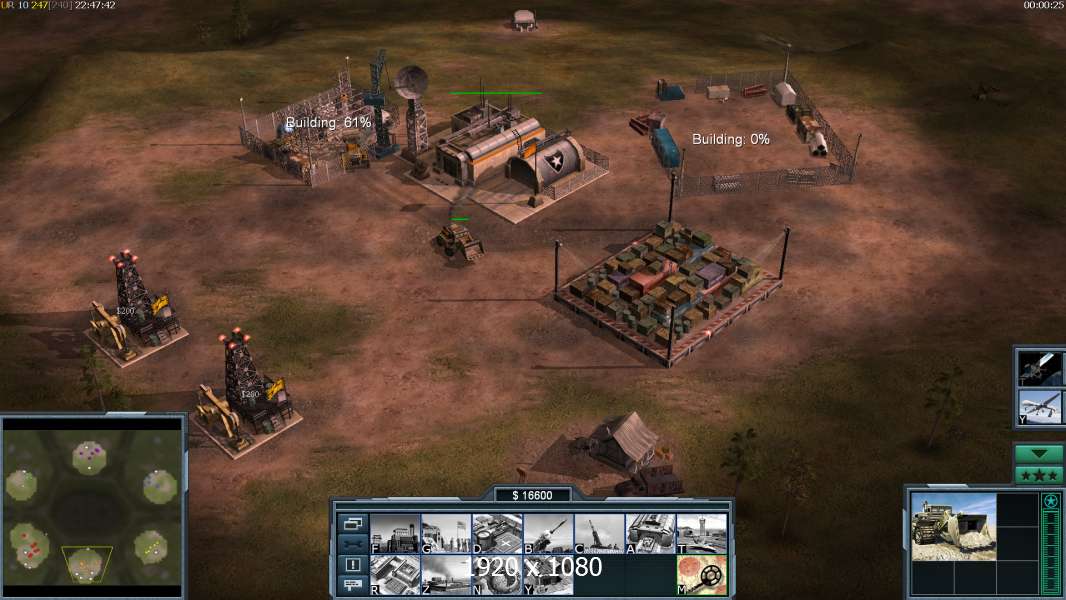Open the chat message button
1066x600 pixels.
tap(352, 585)
